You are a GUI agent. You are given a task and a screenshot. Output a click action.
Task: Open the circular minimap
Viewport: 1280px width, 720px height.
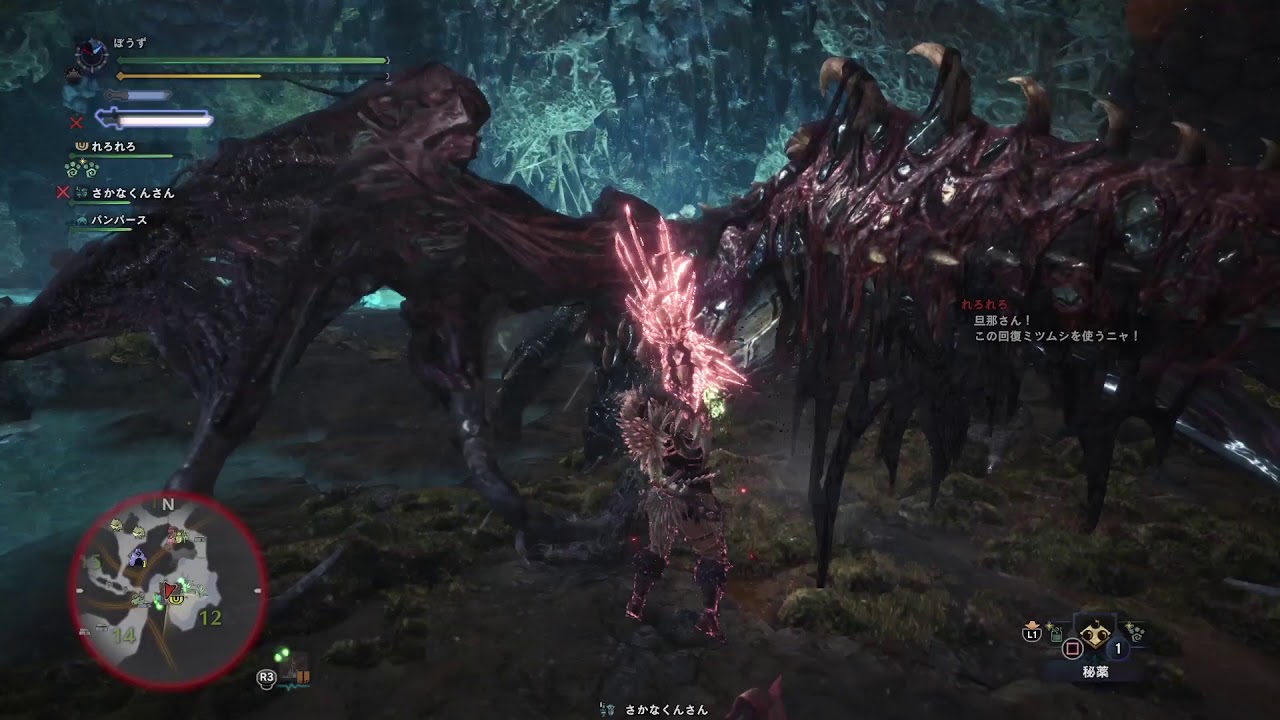point(168,591)
